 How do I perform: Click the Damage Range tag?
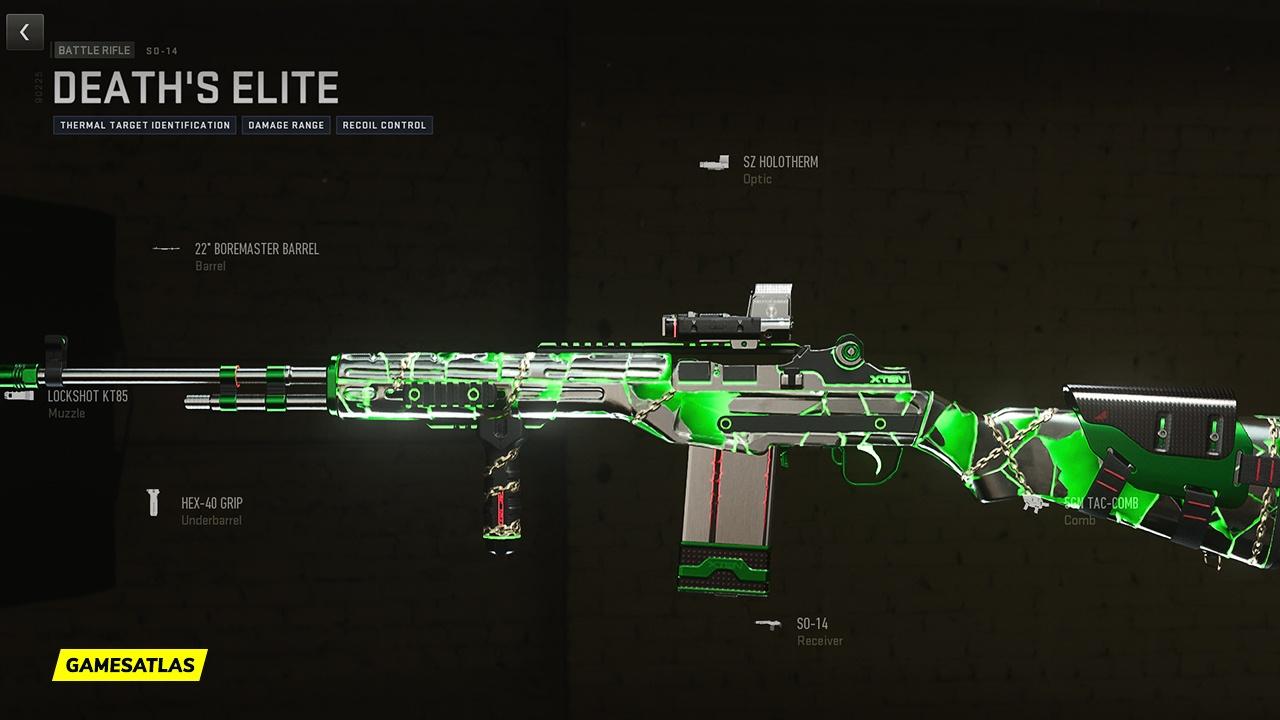tap(285, 125)
